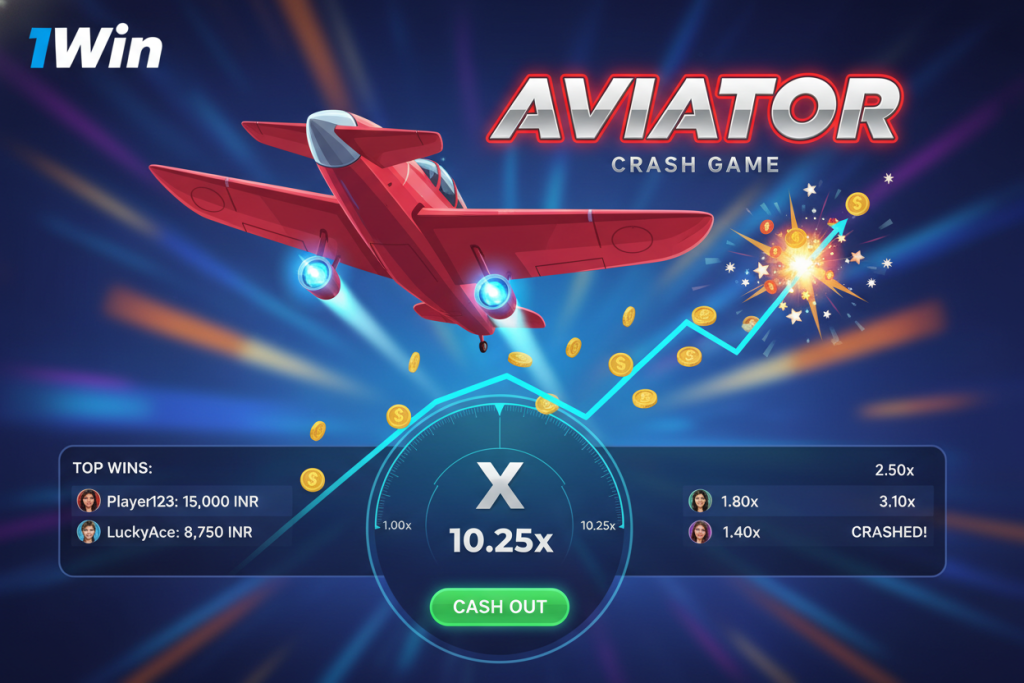1024x683 pixels.
Task: Click the green CASH OUT button
Action: [x=499, y=607]
